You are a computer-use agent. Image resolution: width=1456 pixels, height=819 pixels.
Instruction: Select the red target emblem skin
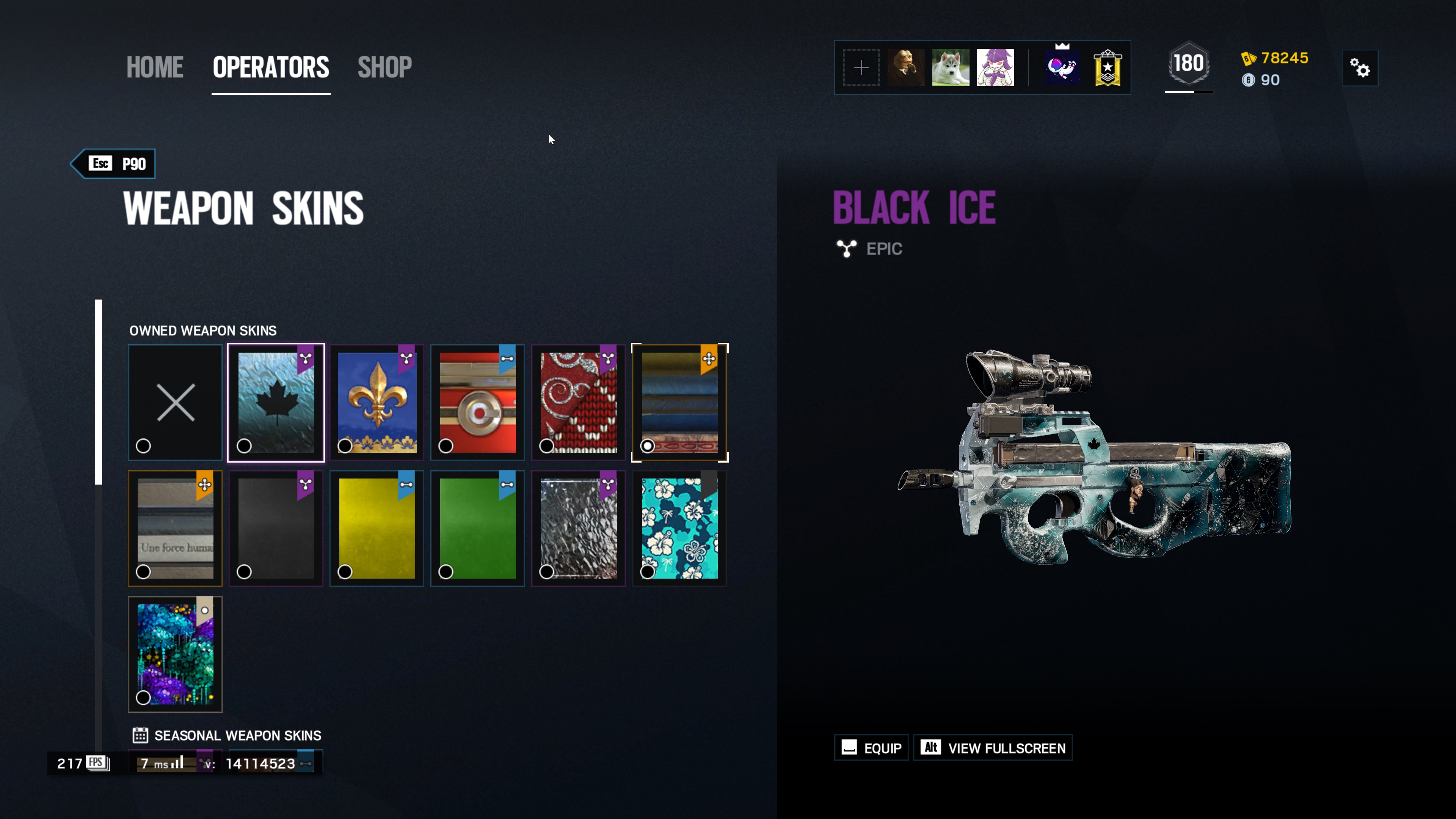[478, 402]
